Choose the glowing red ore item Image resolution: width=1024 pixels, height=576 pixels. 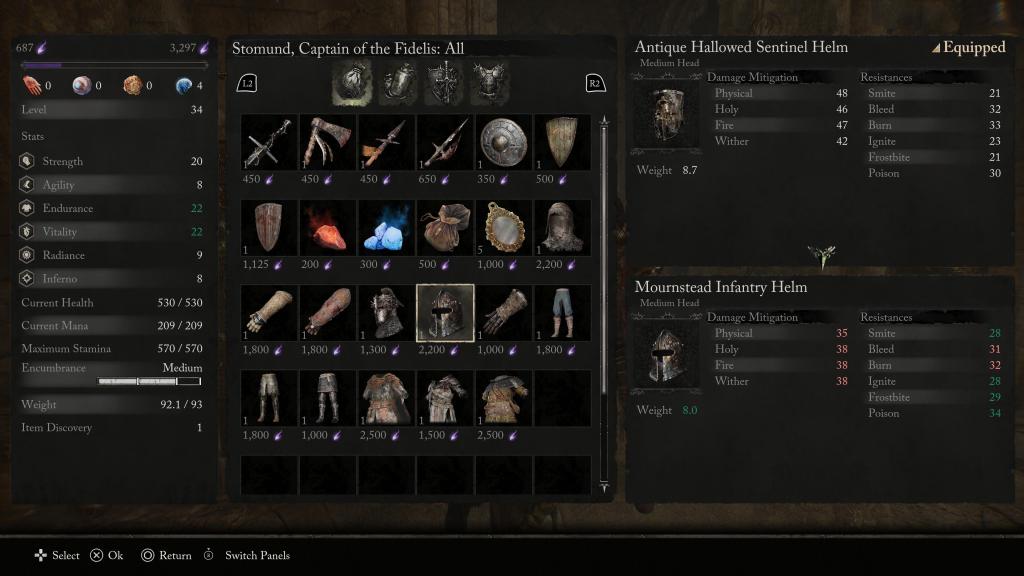(x=328, y=227)
